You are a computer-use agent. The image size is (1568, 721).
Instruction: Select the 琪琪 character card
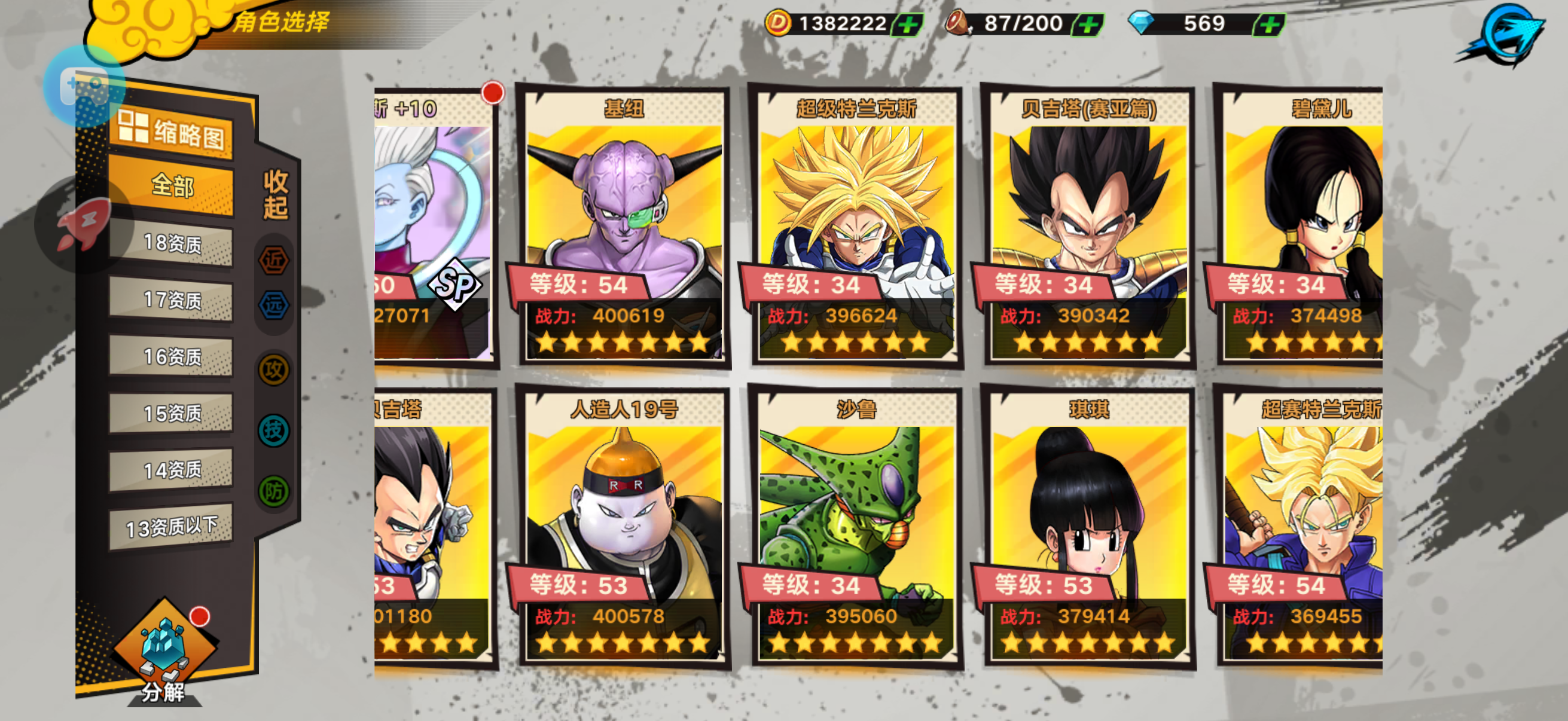(x=1089, y=528)
